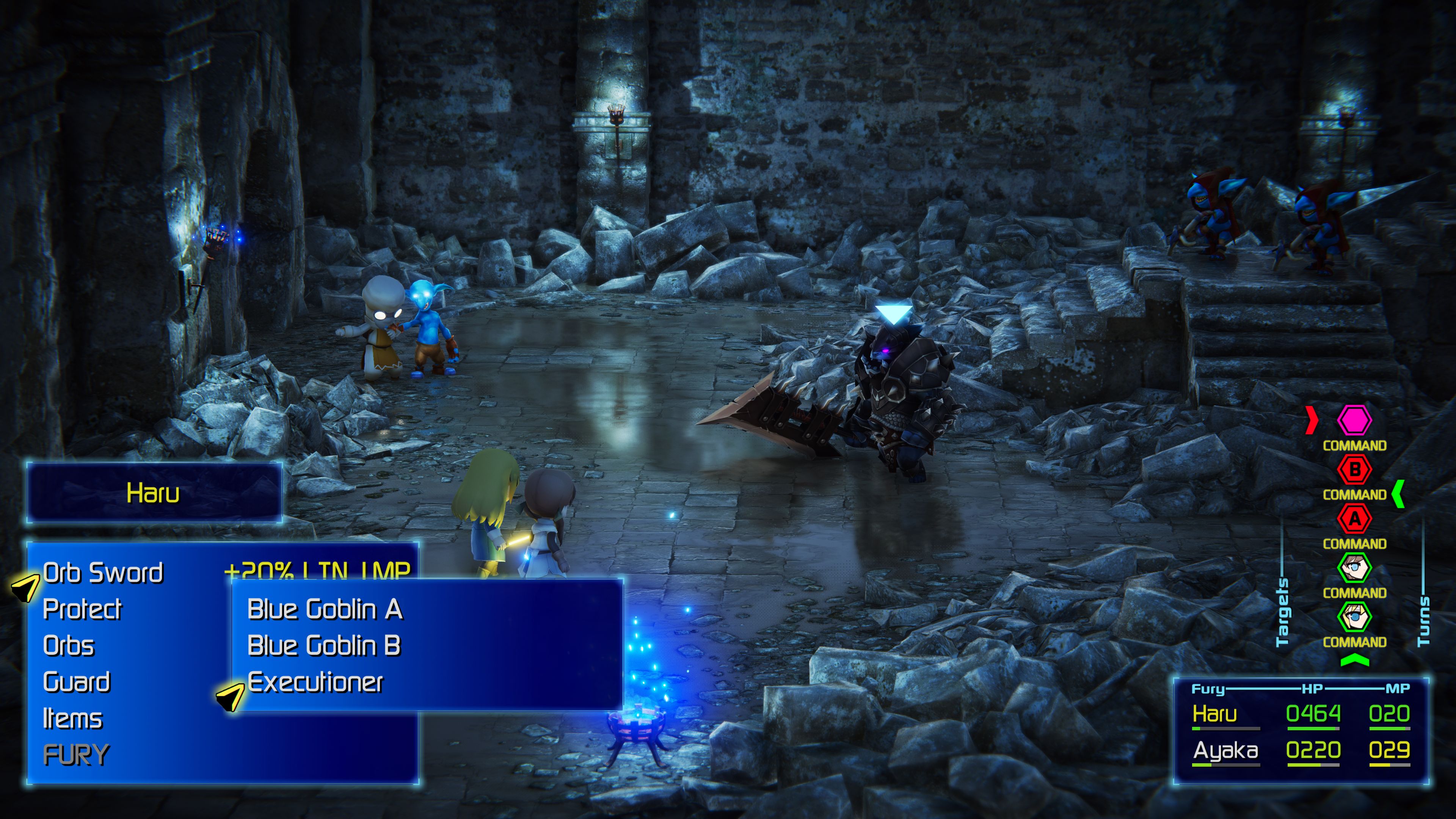
Task: Target Blue Goblin A
Action: pyautogui.click(x=325, y=609)
